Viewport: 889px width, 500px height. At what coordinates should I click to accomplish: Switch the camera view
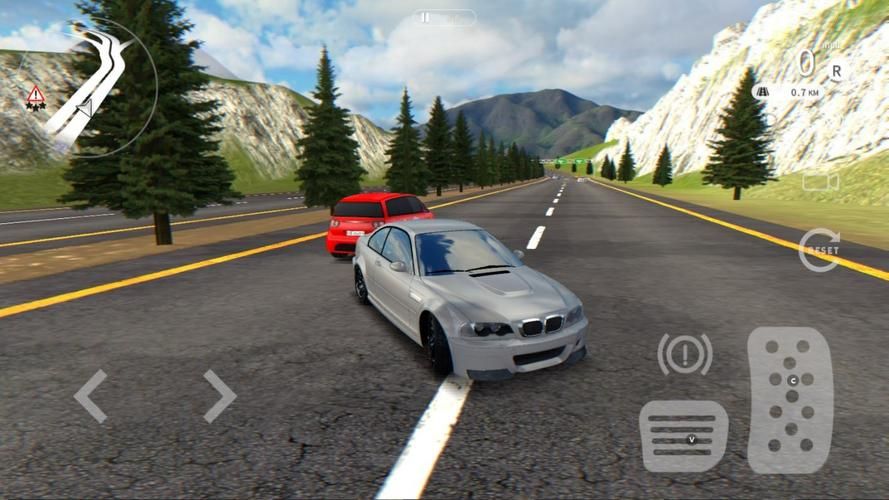(x=820, y=182)
